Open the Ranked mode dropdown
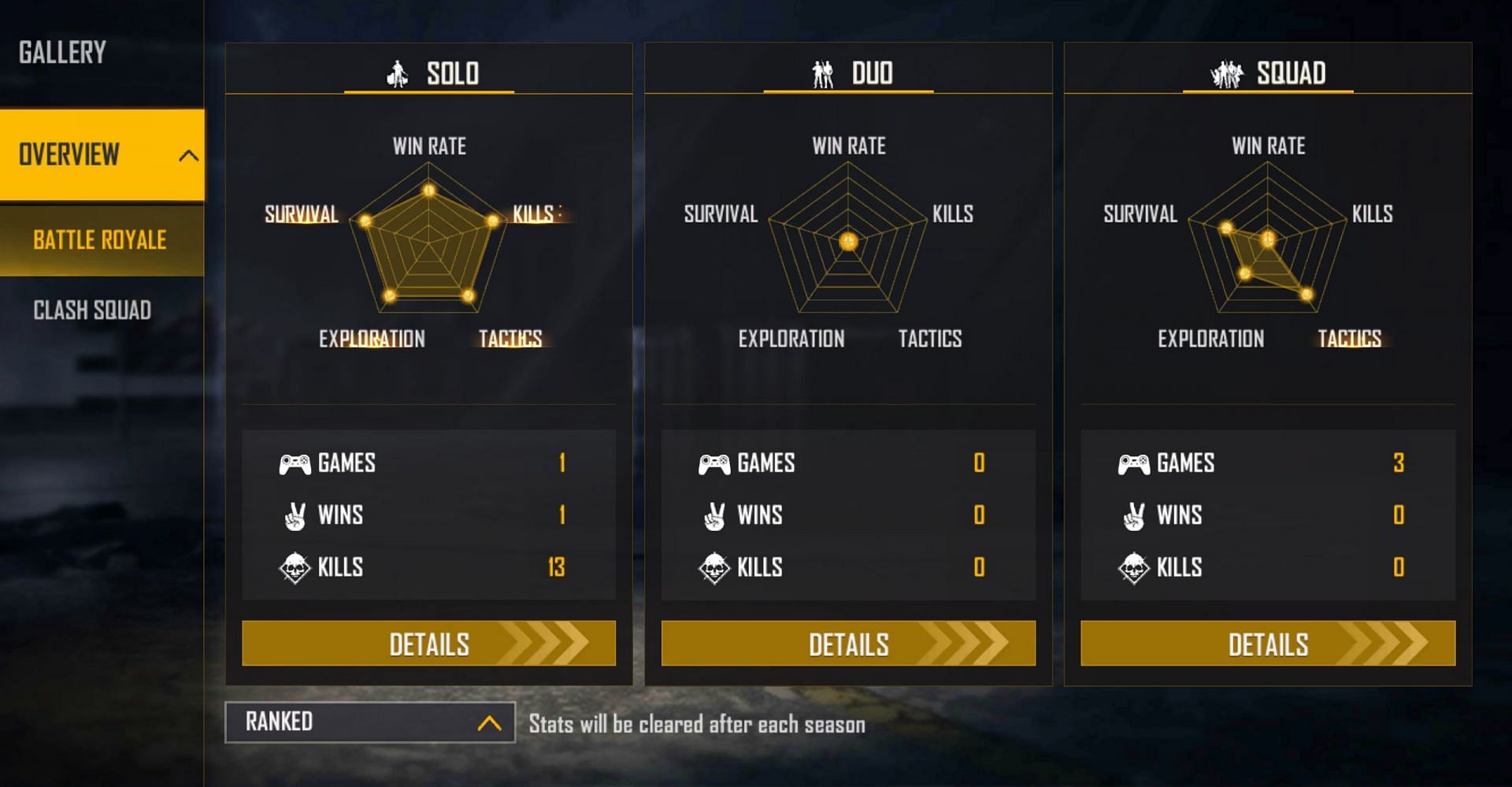This screenshot has width=1512, height=787. [x=370, y=722]
